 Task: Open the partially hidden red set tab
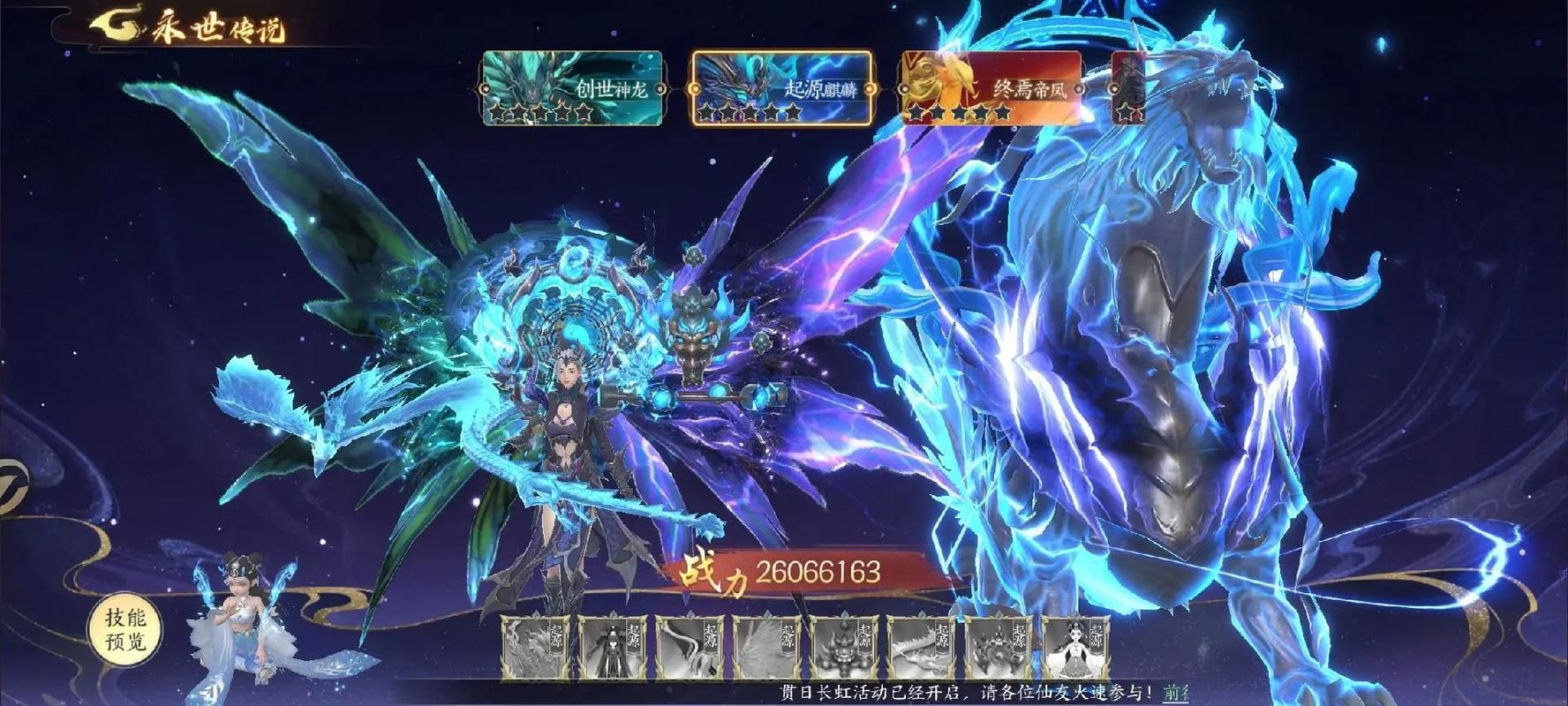click(1128, 88)
